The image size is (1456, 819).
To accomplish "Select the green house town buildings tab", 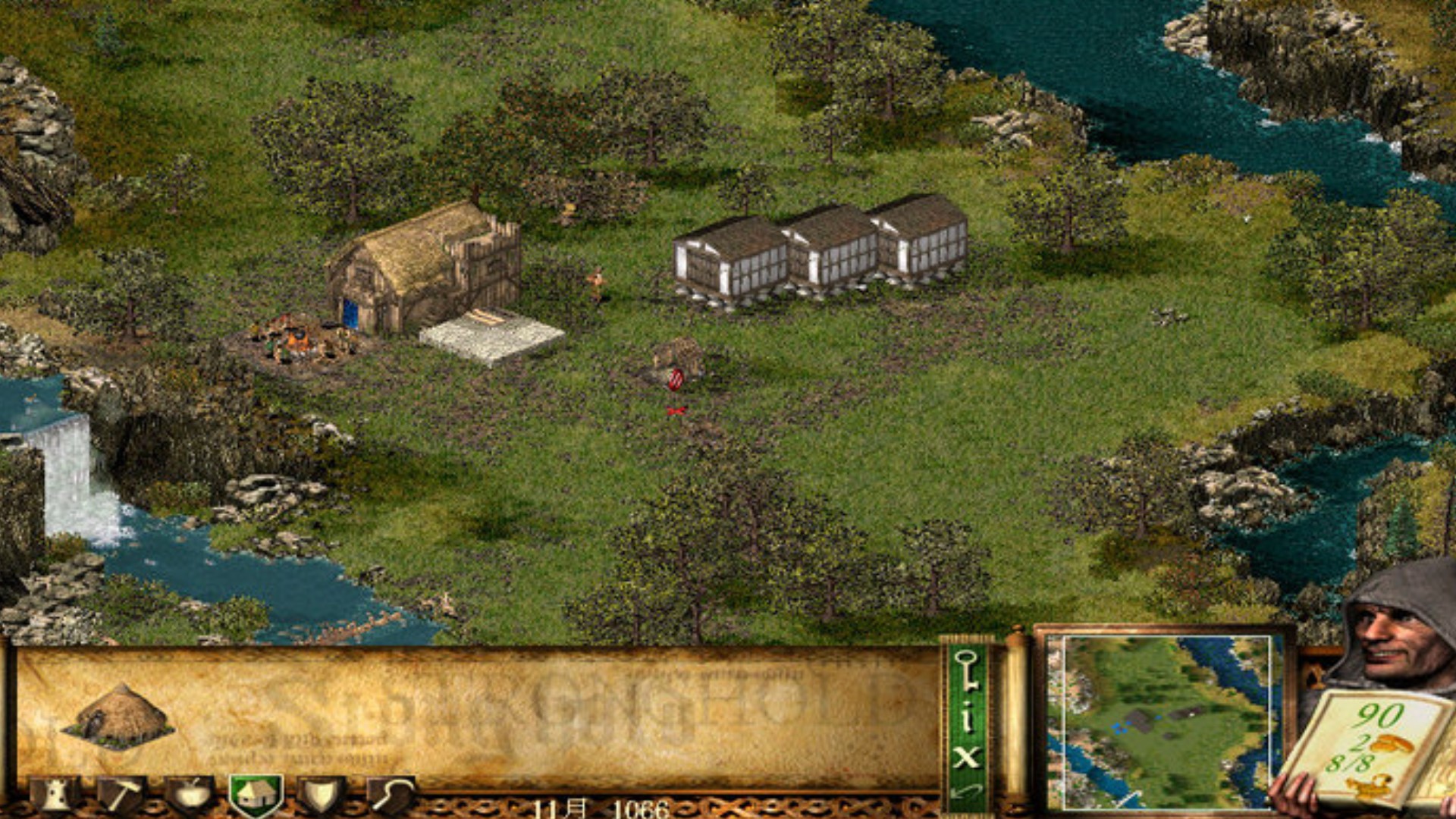I will (x=256, y=795).
